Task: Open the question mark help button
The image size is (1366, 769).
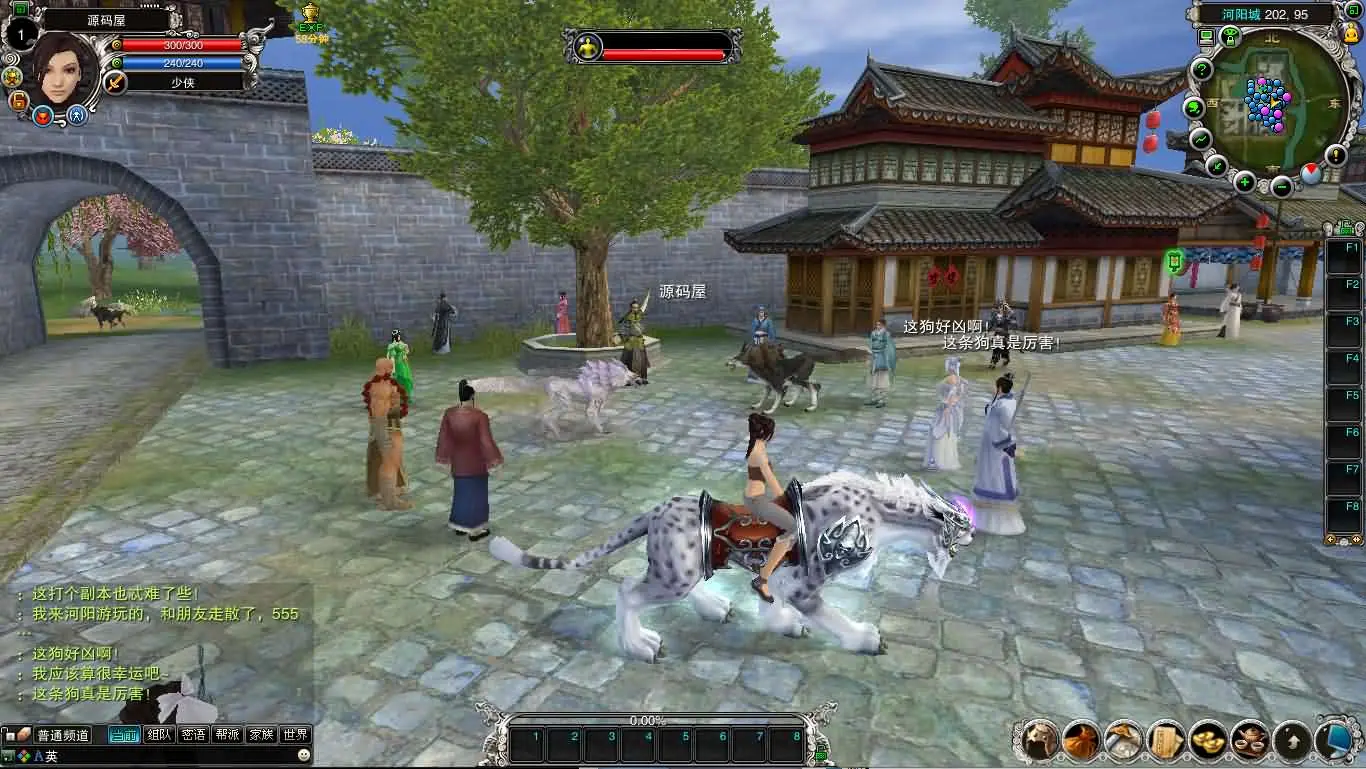Action: 1201,70
